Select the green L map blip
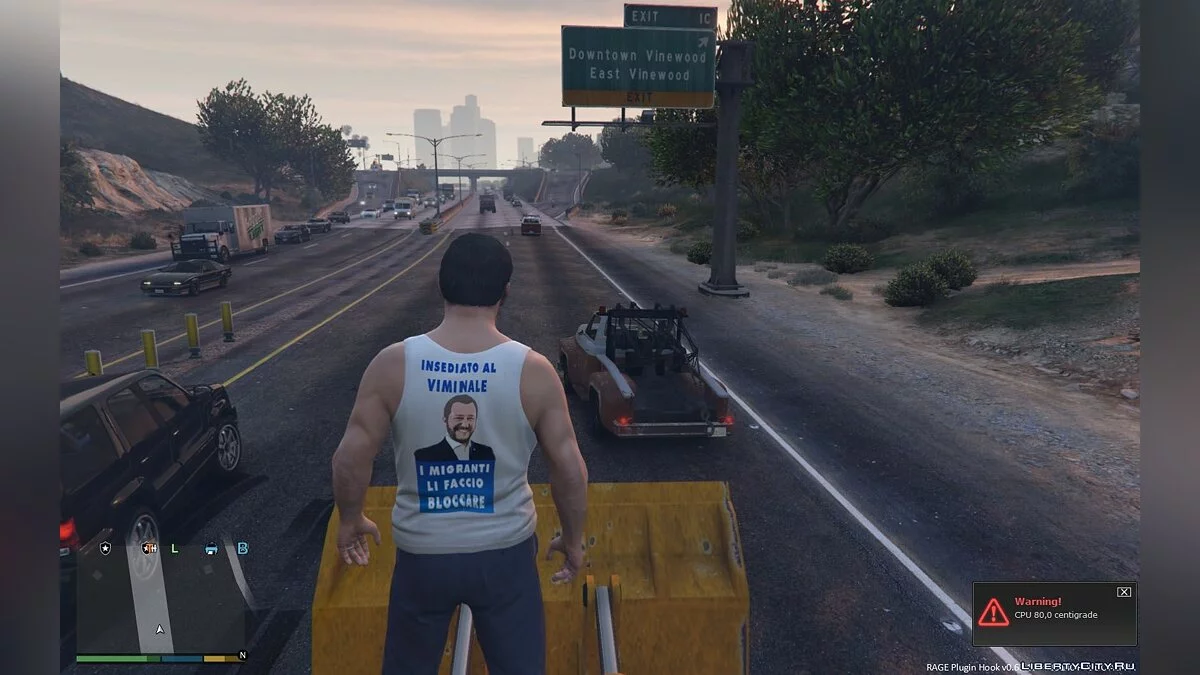Viewport: 1200px width, 675px height. click(175, 548)
